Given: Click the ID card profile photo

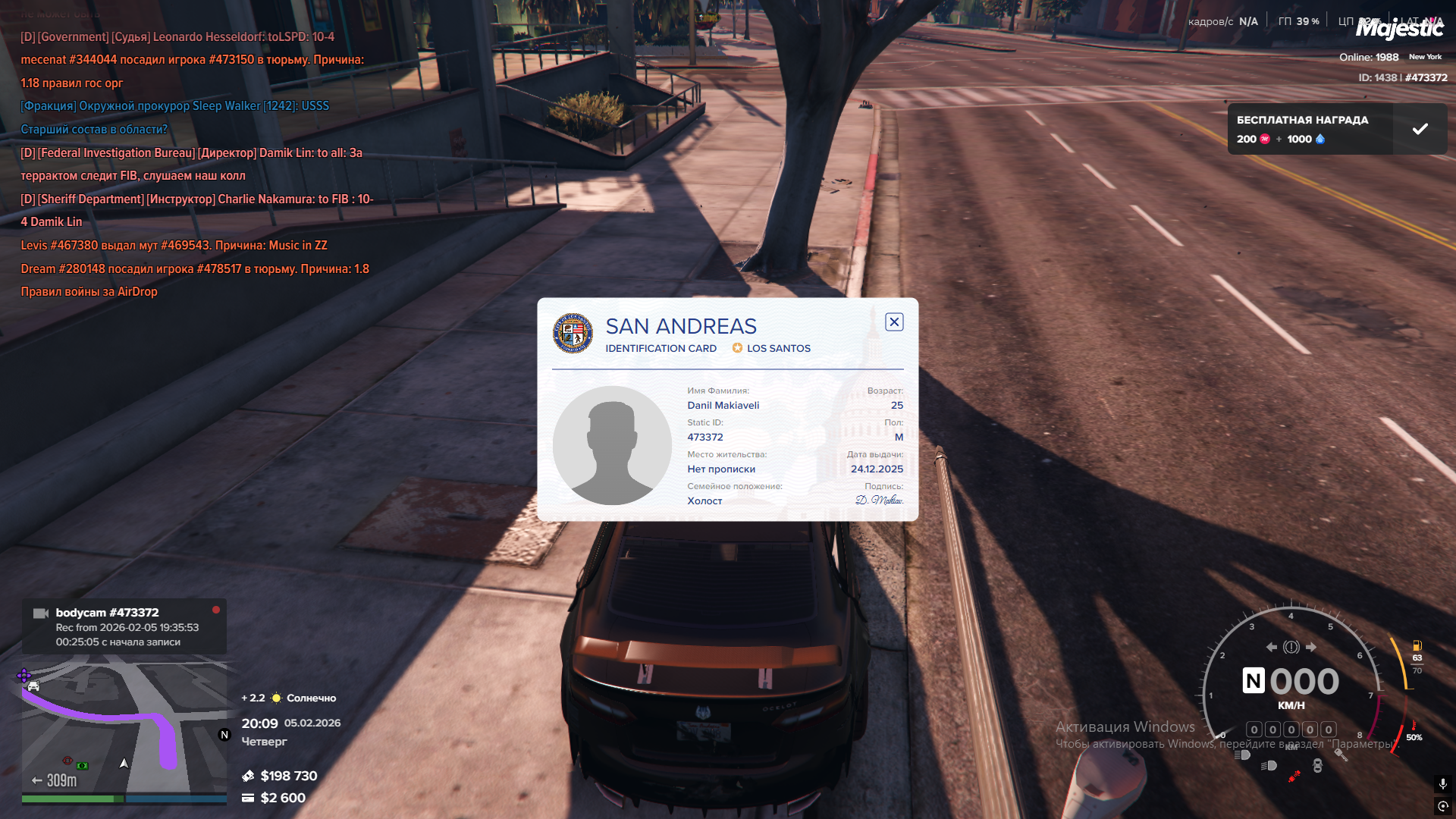Looking at the screenshot, I should [x=612, y=445].
